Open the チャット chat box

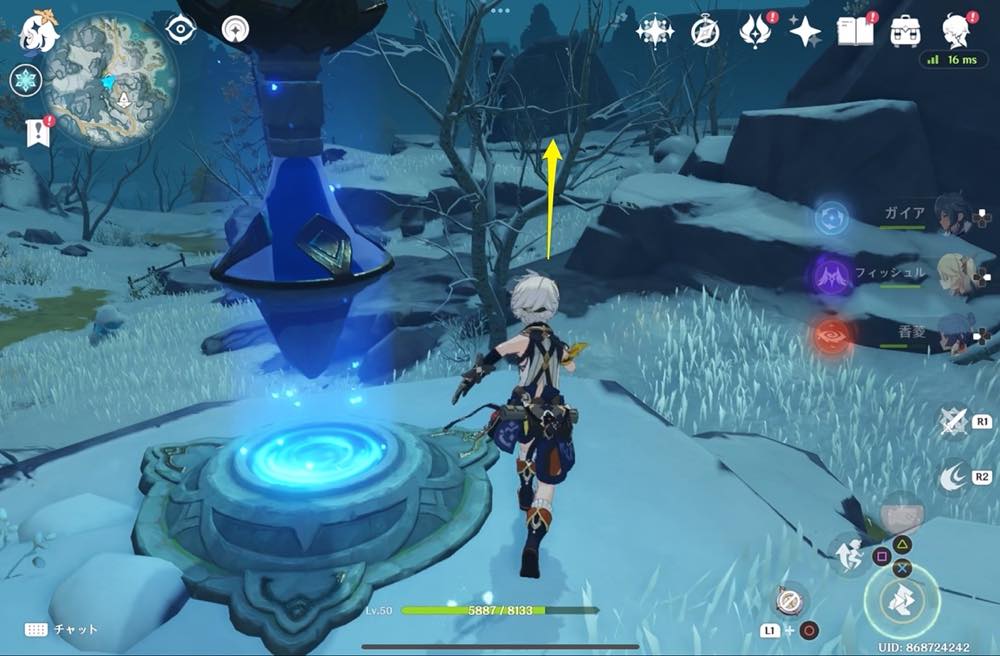(62, 630)
